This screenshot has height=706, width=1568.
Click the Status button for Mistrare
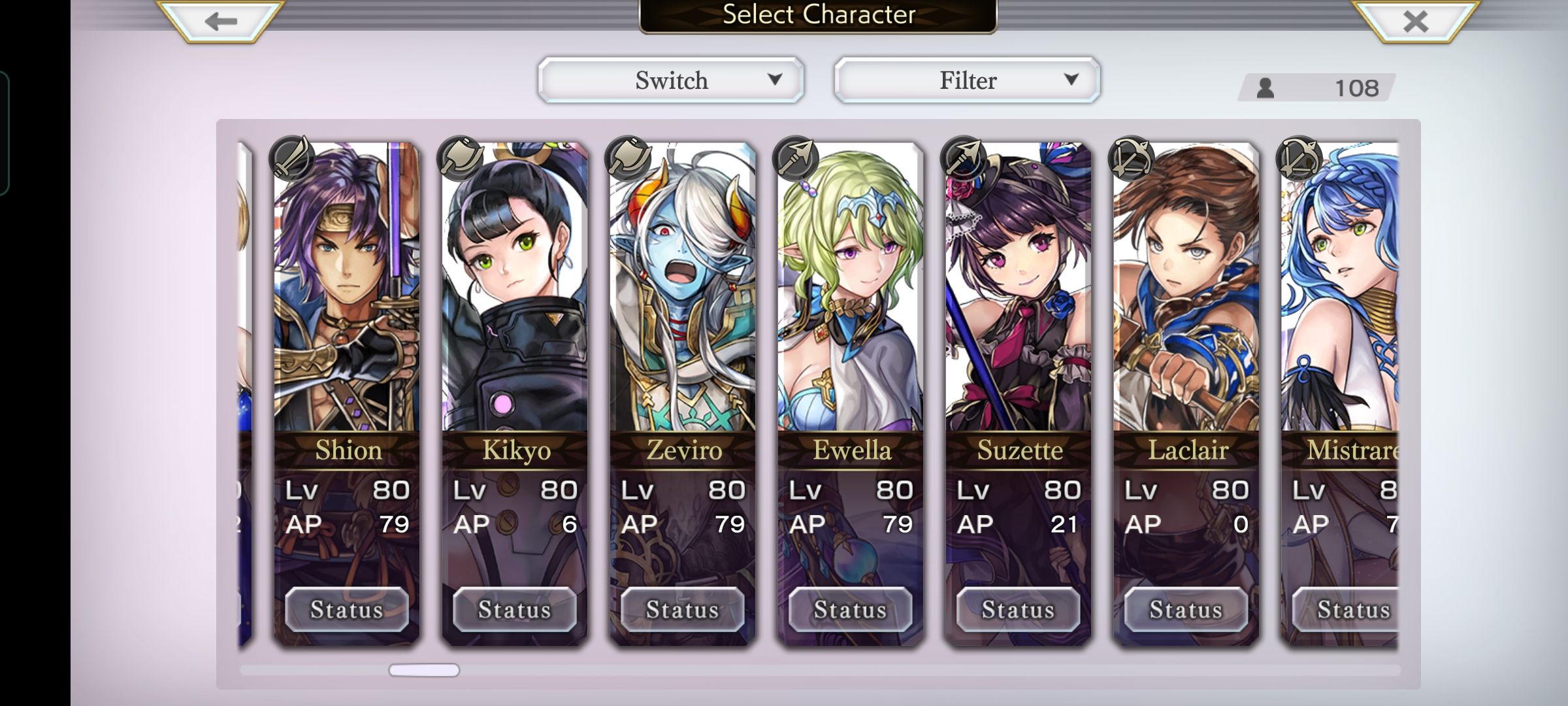click(1346, 609)
